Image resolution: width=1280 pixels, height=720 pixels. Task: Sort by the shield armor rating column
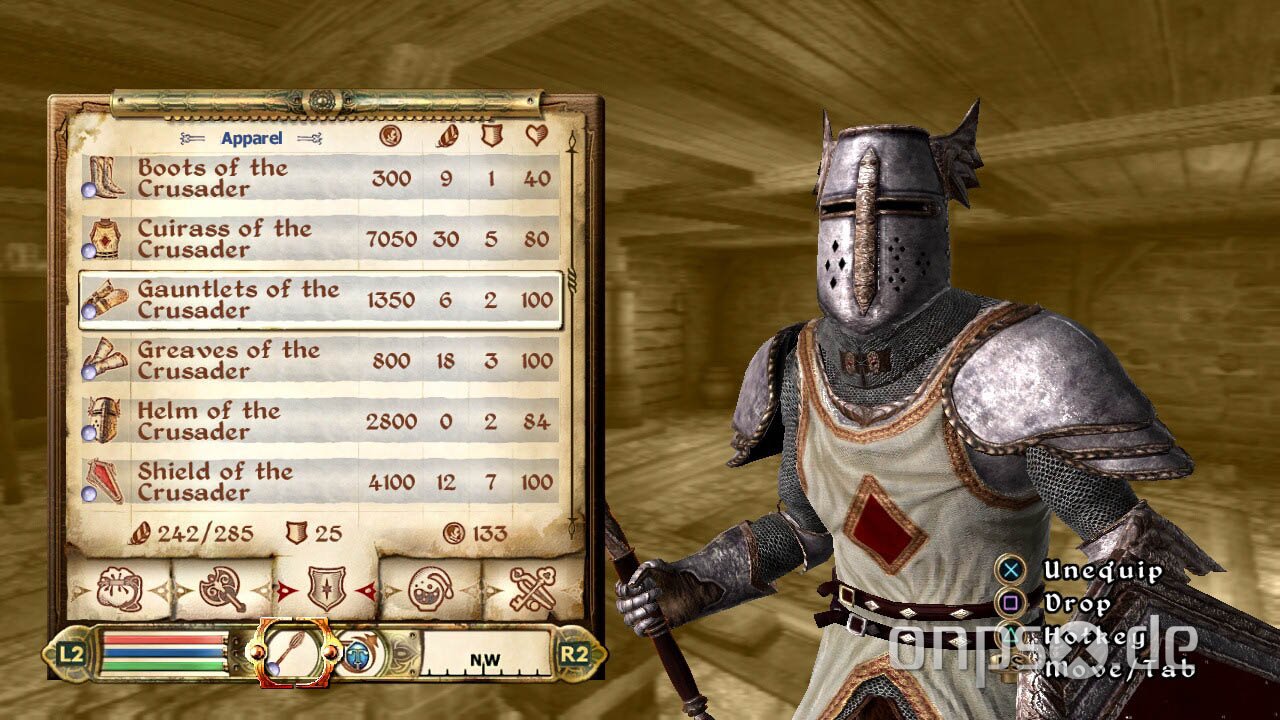pyautogui.click(x=490, y=134)
